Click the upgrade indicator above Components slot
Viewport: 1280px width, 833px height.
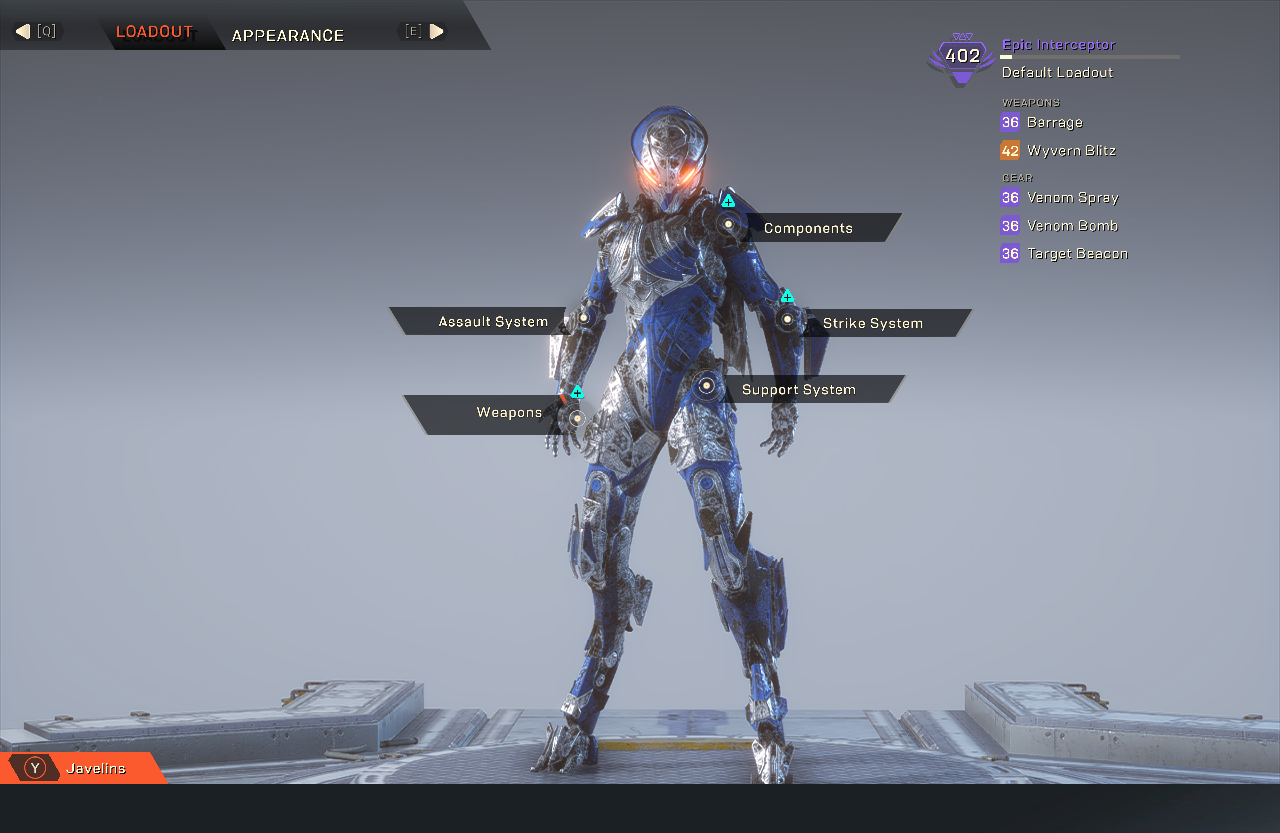[728, 200]
